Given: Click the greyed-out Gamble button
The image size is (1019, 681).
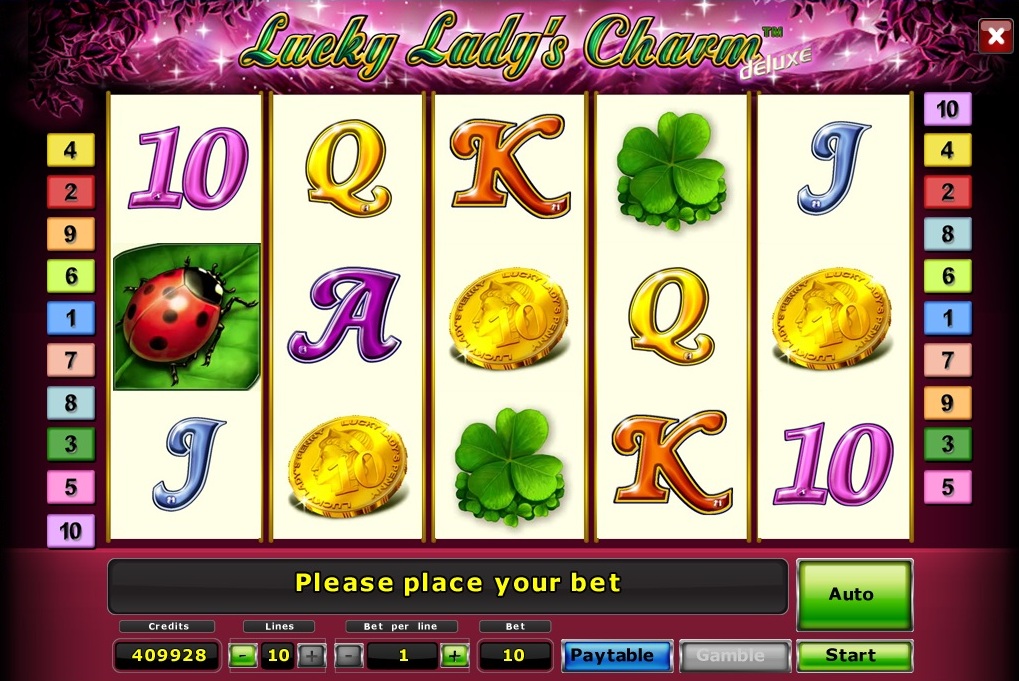Looking at the screenshot, I should [x=735, y=656].
